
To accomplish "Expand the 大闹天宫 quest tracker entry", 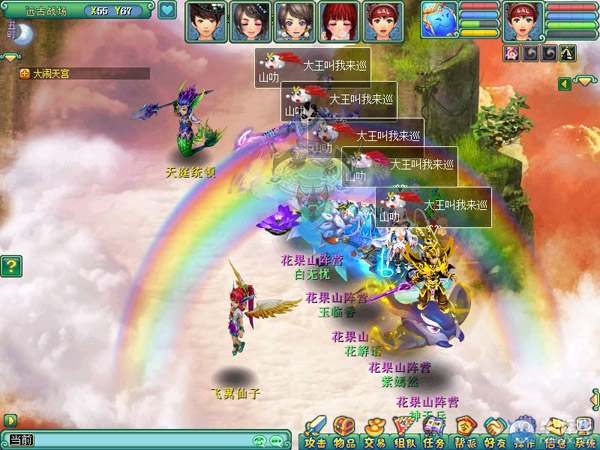I will pos(25,73).
